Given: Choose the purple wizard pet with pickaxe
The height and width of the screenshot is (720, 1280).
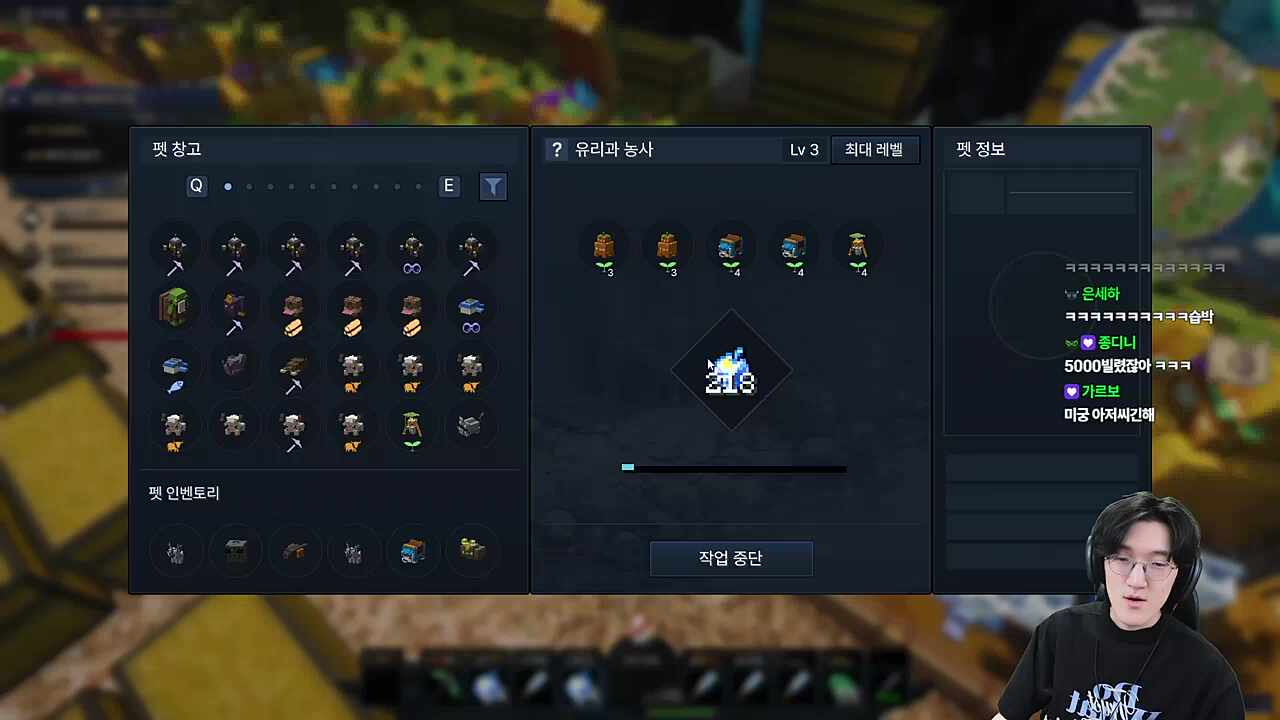Looking at the screenshot, I should [234, 310].
